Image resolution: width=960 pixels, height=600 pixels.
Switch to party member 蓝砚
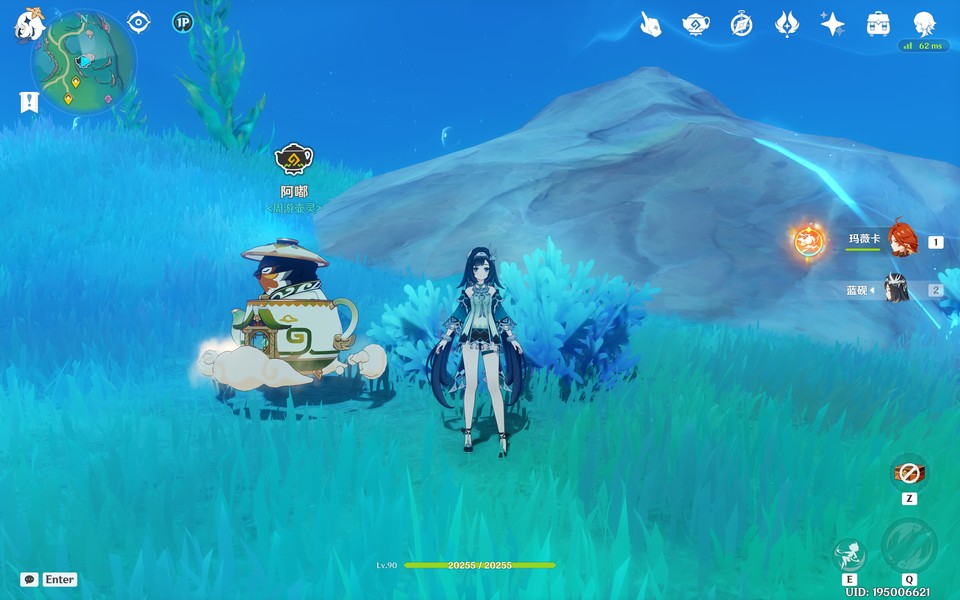[896, 290]
